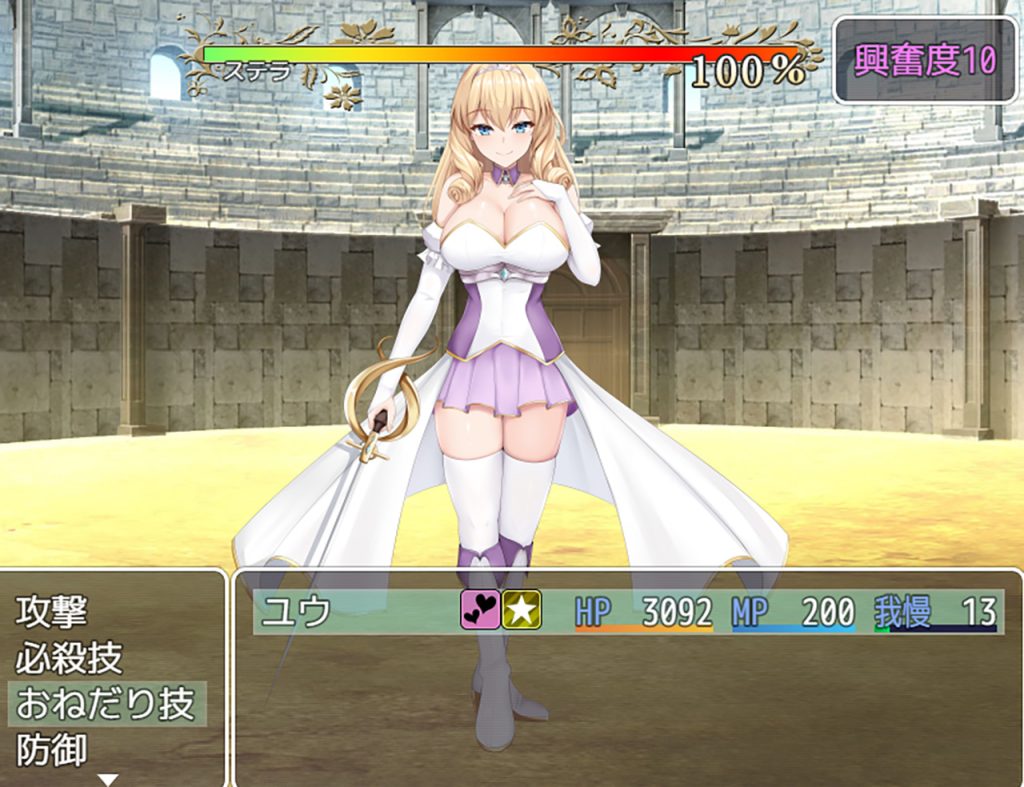The height and width of the screenshot is (787, 1024).
Task: Select party member ユウ in status row
Action: point(297,611)
